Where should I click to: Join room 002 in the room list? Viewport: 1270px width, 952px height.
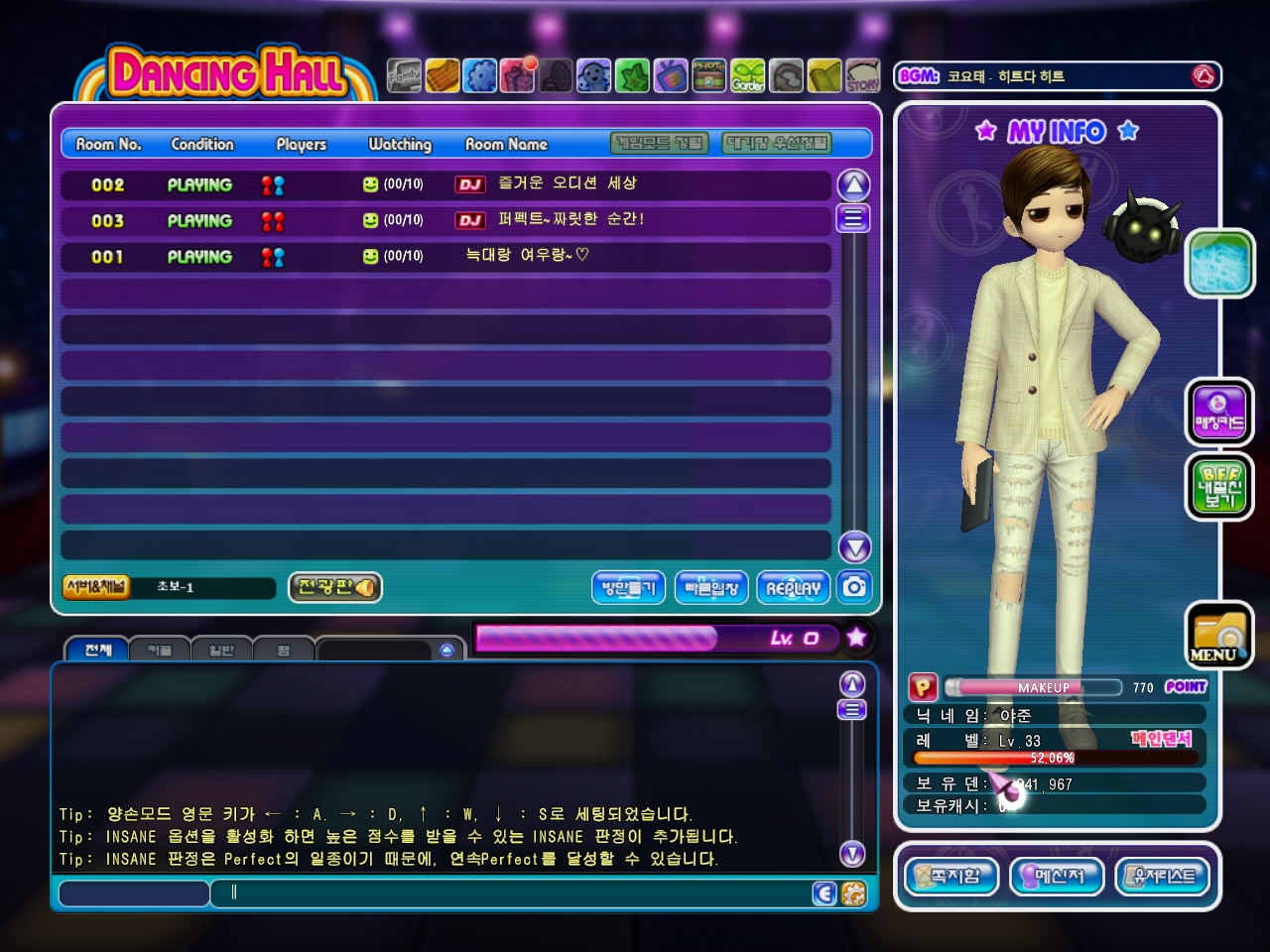(444, 184)
